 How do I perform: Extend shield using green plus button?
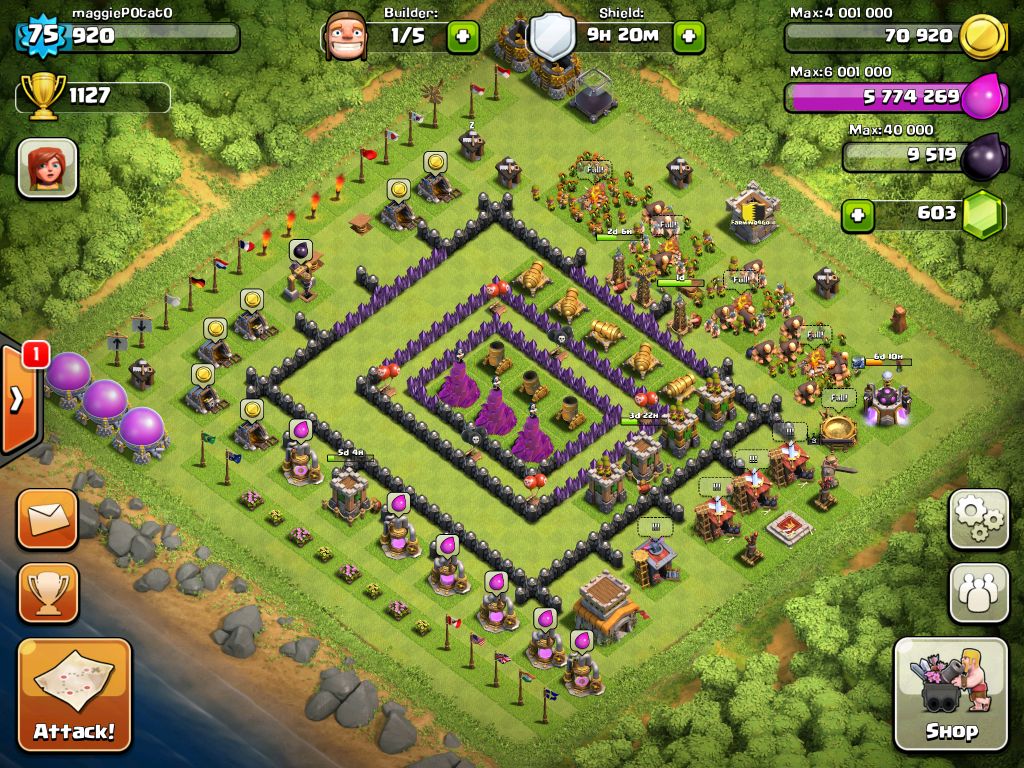coord(689,37)
